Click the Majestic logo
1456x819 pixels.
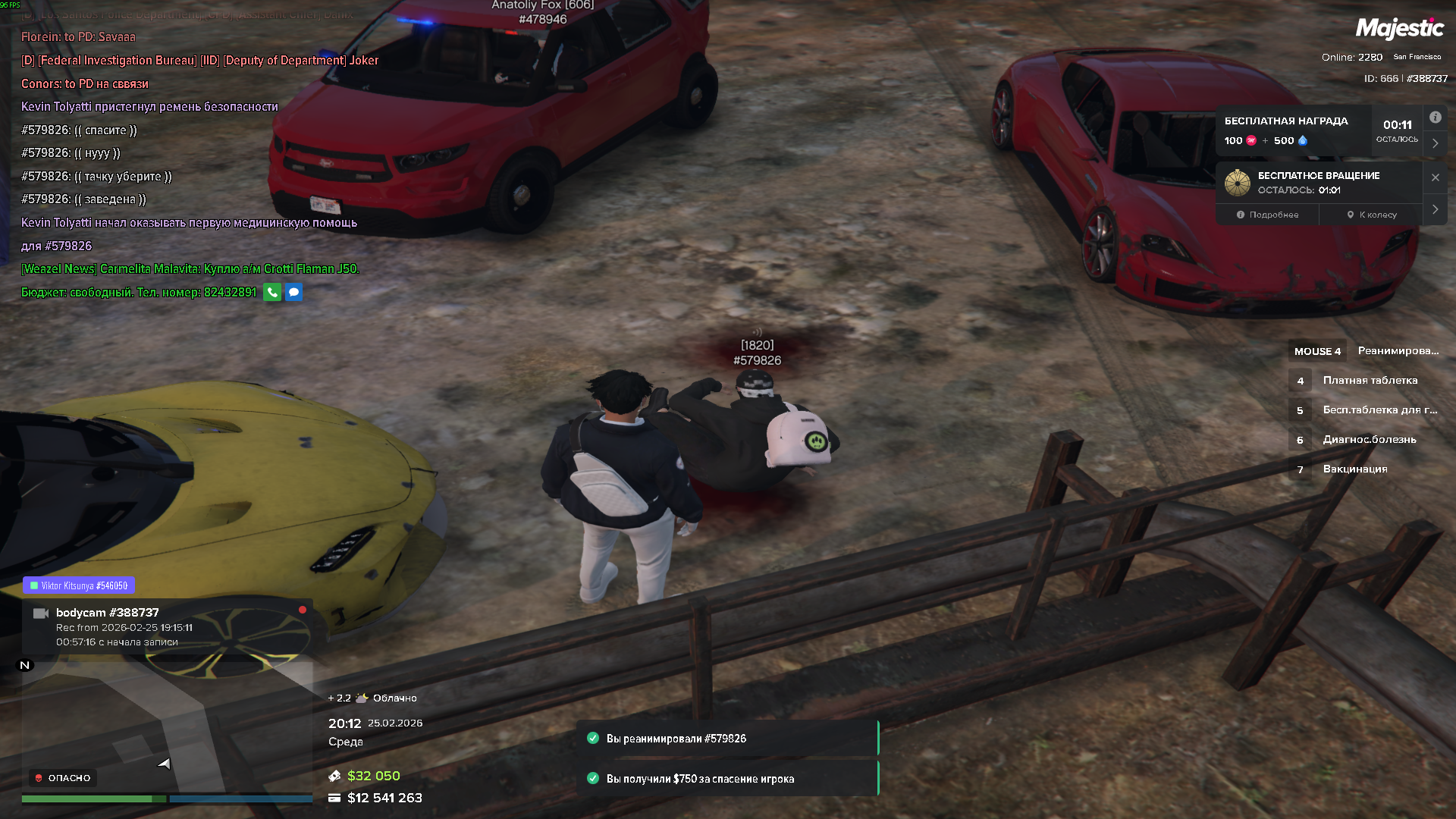[x=1399, y=29]
